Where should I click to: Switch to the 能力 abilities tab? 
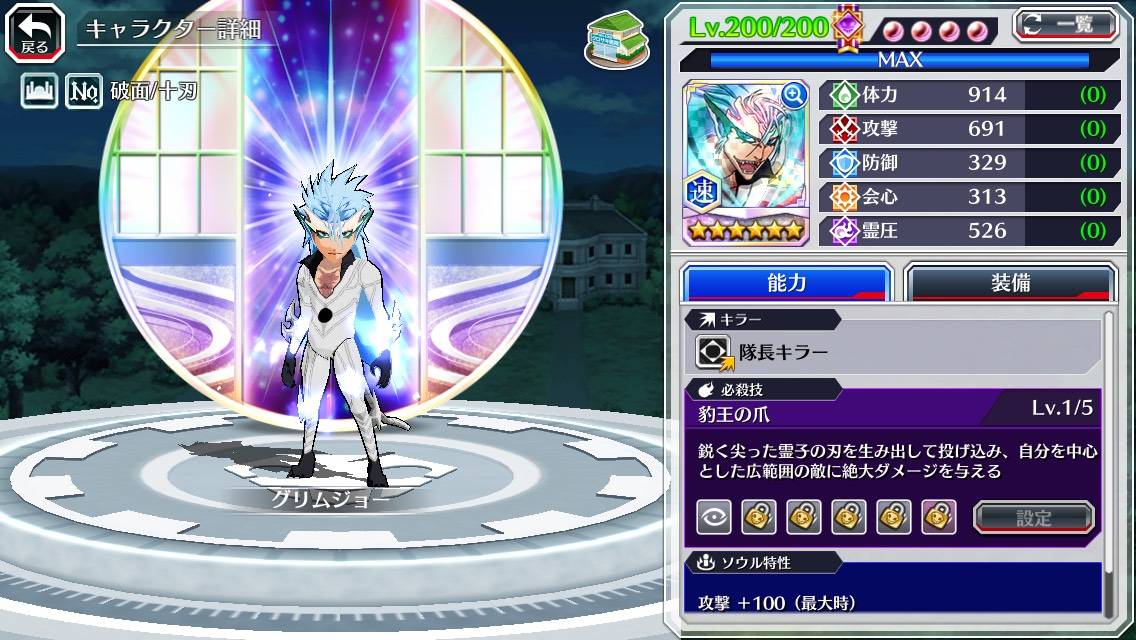coord(786,283)
